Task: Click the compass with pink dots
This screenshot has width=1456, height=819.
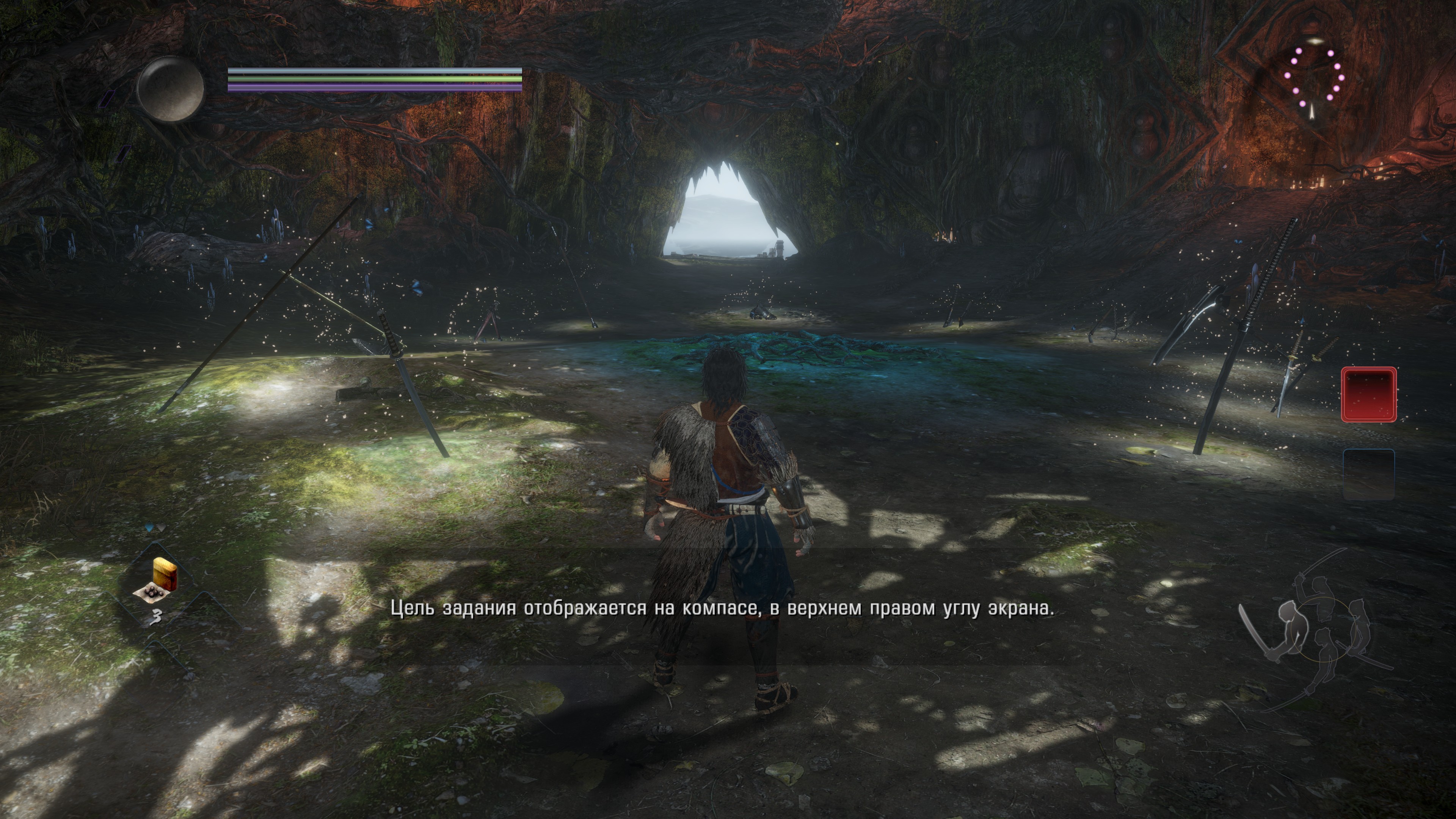Action: [x=1315, y=76]
